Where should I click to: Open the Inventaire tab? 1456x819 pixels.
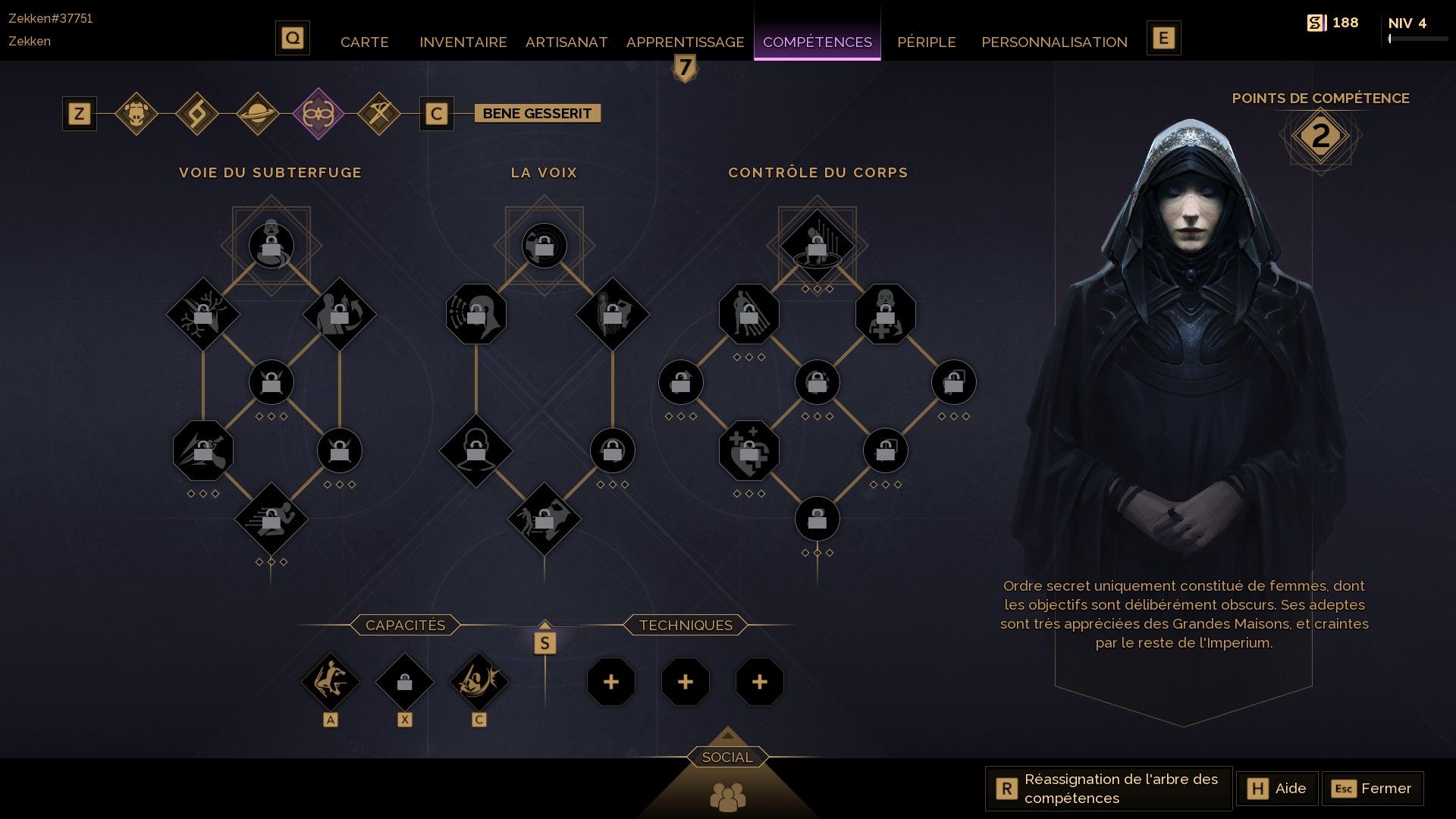pyautogui.click(x=463, y=42)
